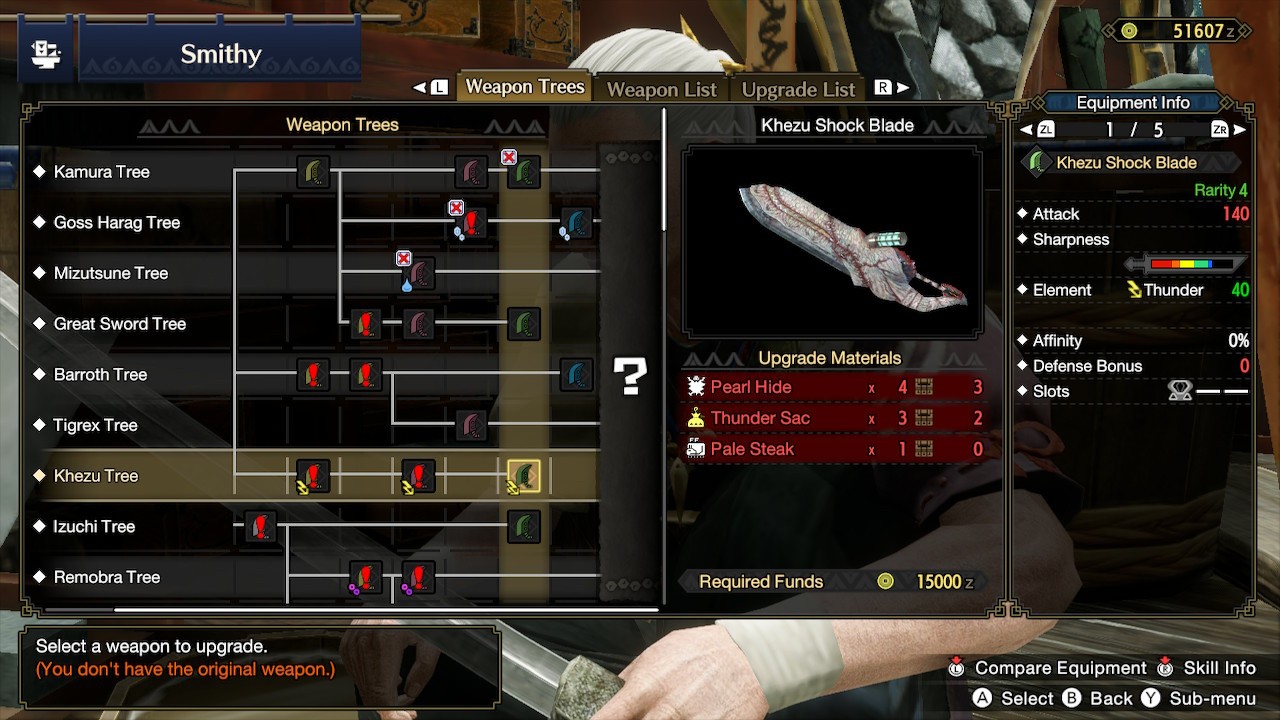1280x720 pixels.
Task: Select the Goss Harag Tree row
Action: click(116, 223)
